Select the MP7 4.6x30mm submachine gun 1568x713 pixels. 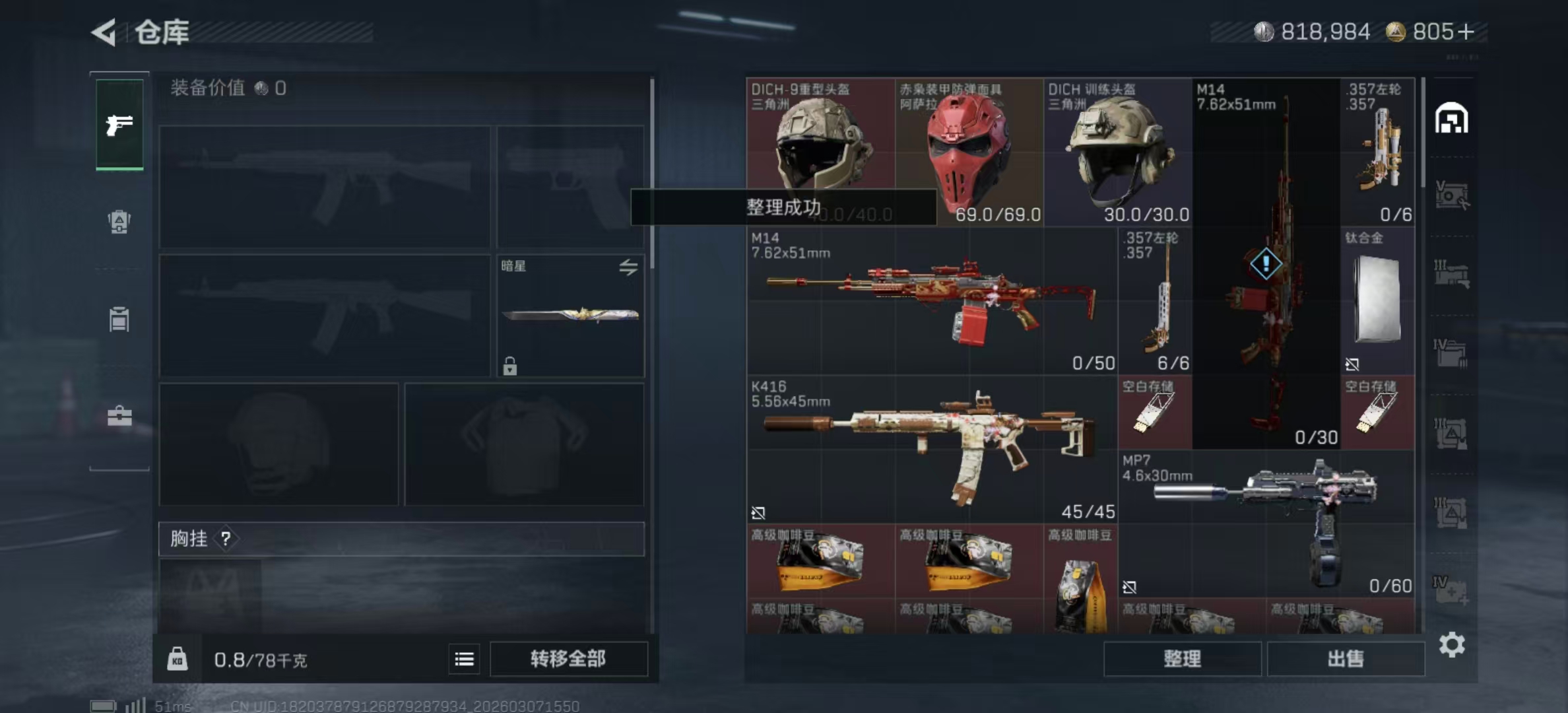tap(1266, 524)
